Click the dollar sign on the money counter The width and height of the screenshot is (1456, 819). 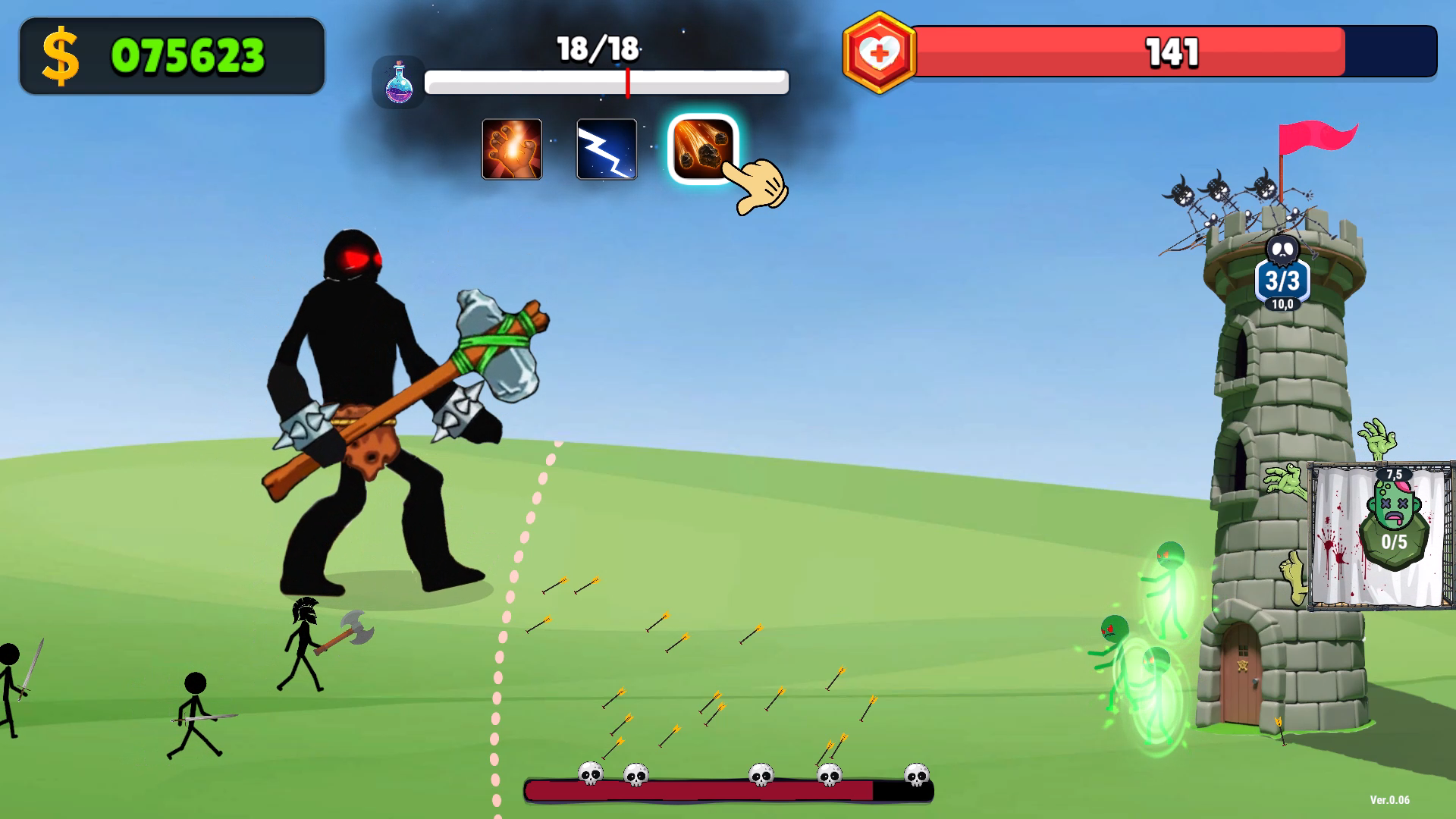pyautogui.click(x=62, y=55)
